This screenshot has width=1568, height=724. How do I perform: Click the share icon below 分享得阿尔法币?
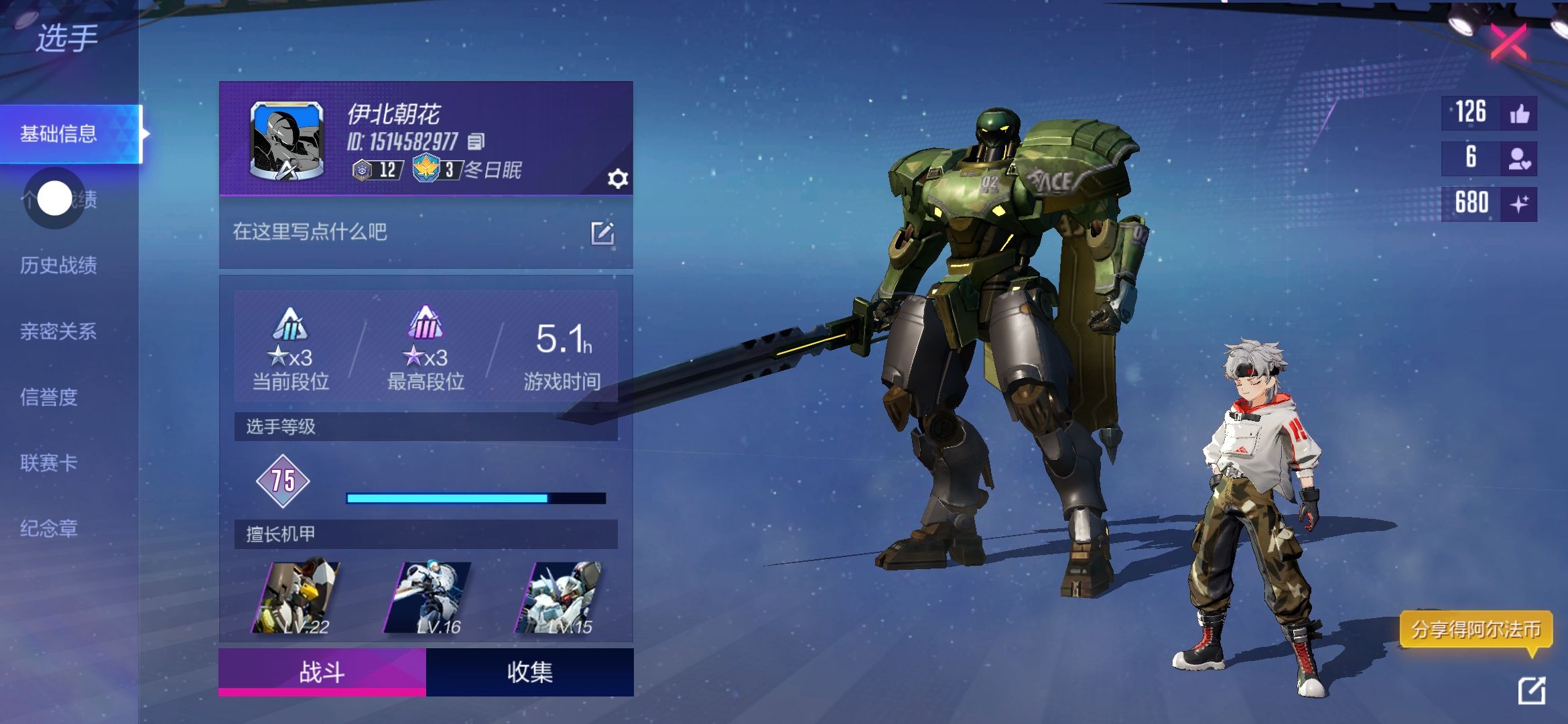[x=1532, y=691]
